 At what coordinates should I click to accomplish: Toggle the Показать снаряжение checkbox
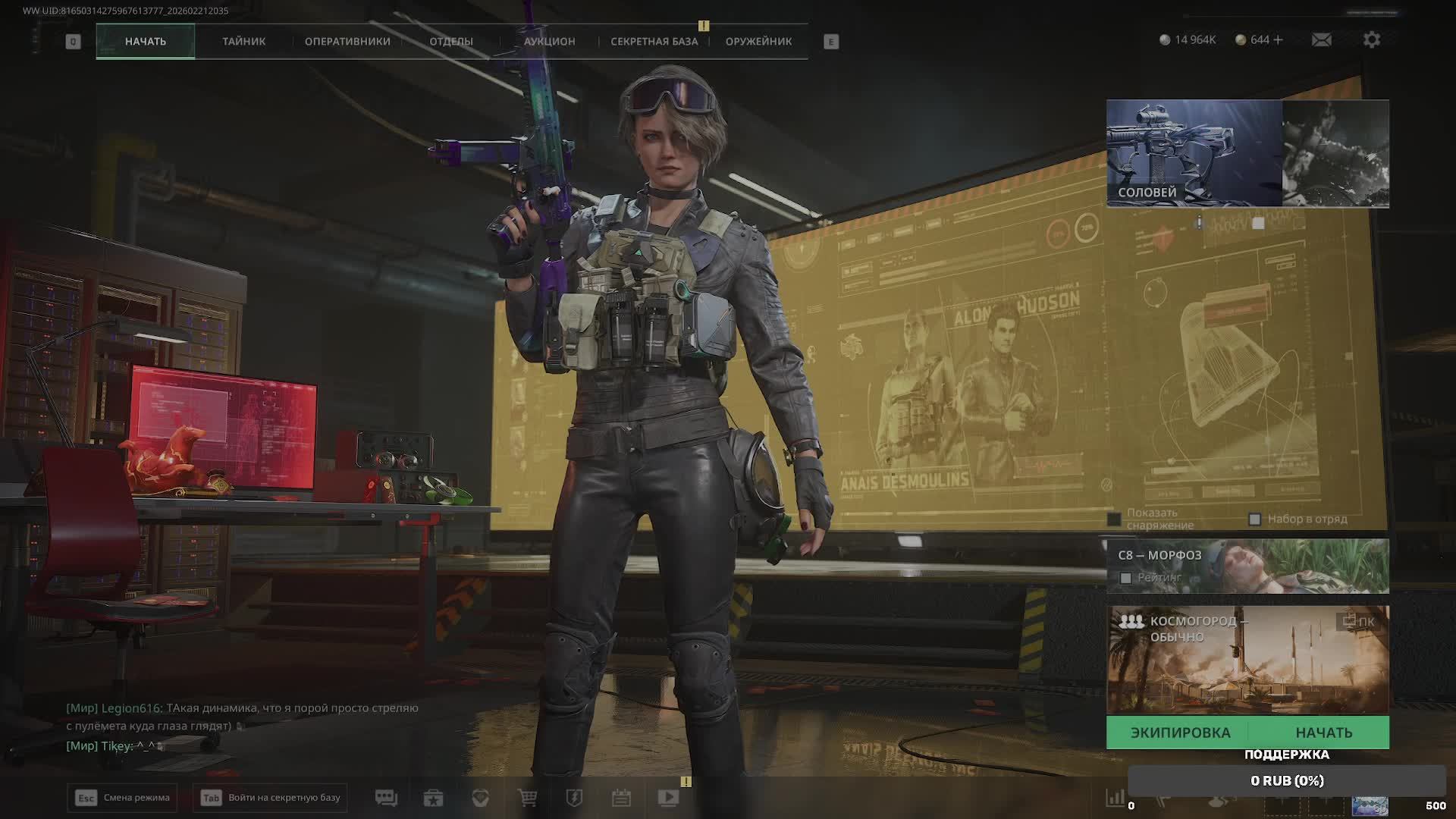[1114, 519]
